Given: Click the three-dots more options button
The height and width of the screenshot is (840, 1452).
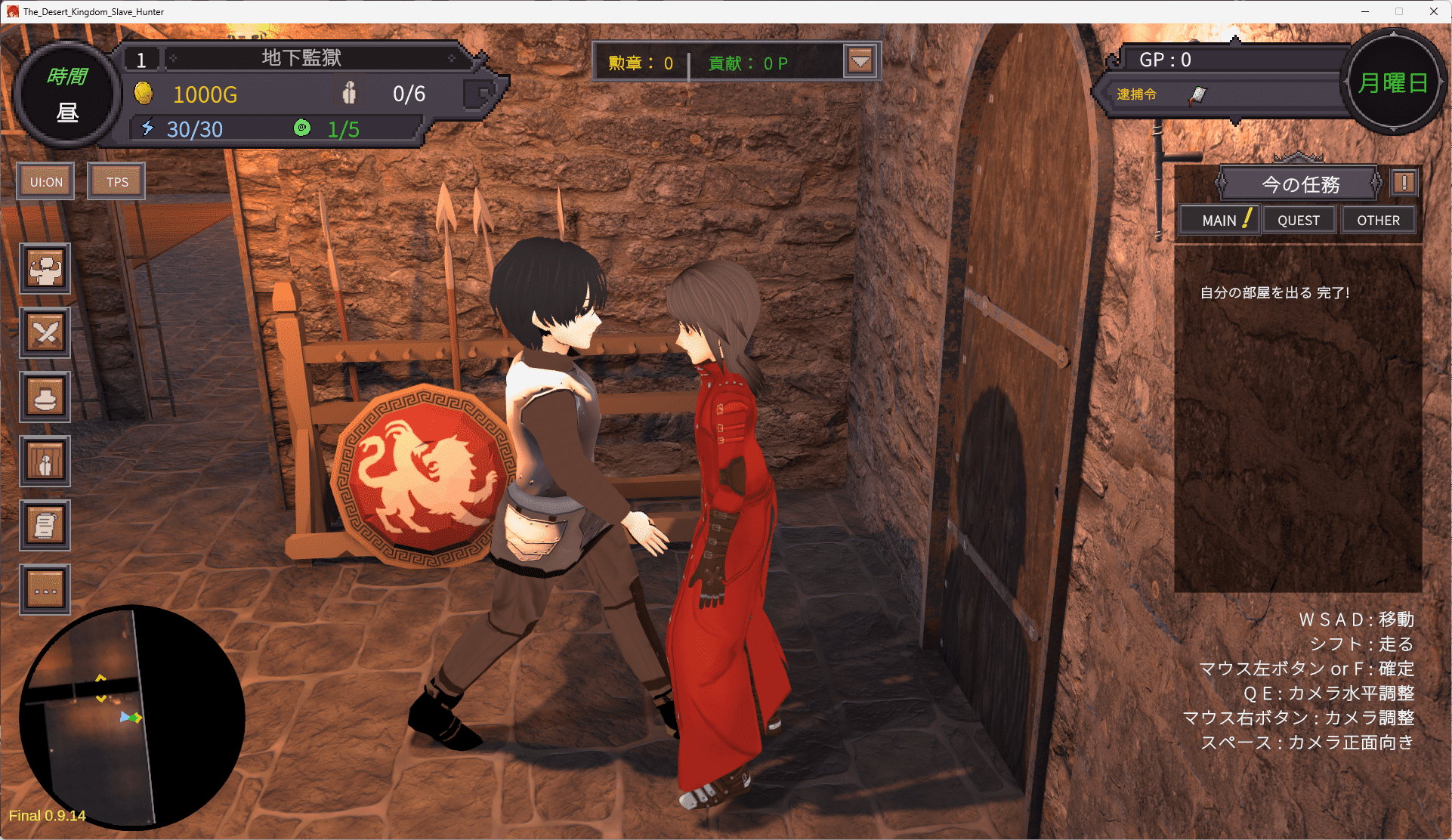Looking at the screenshot, I should click(x=45, y=590).
